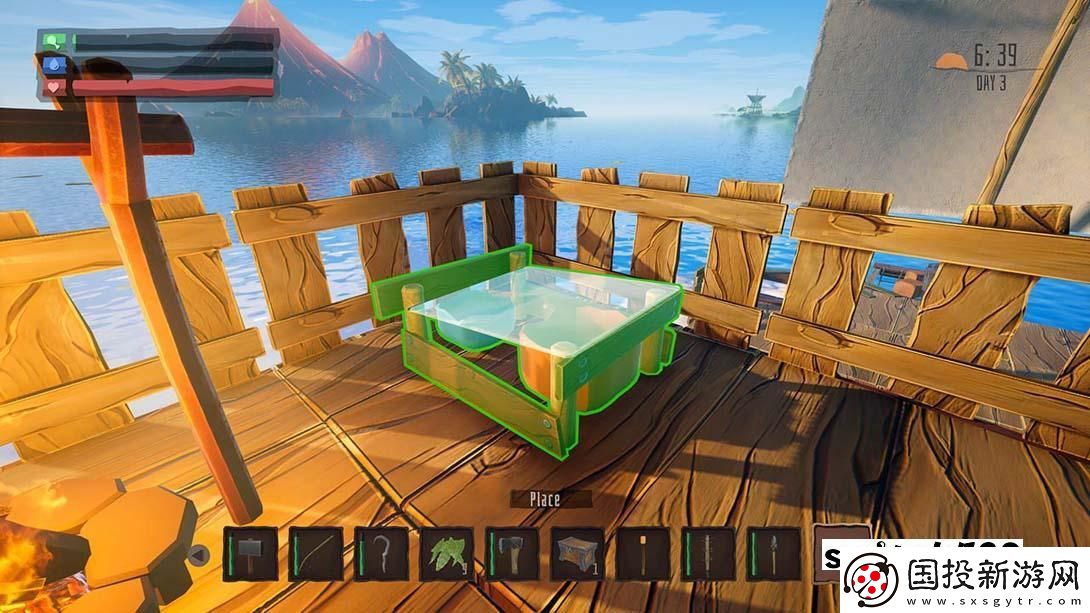The width and height of the screenshot is (1090, 613).
Task: Equip the fishing rod from the hotbar
Action: (316, 553)
